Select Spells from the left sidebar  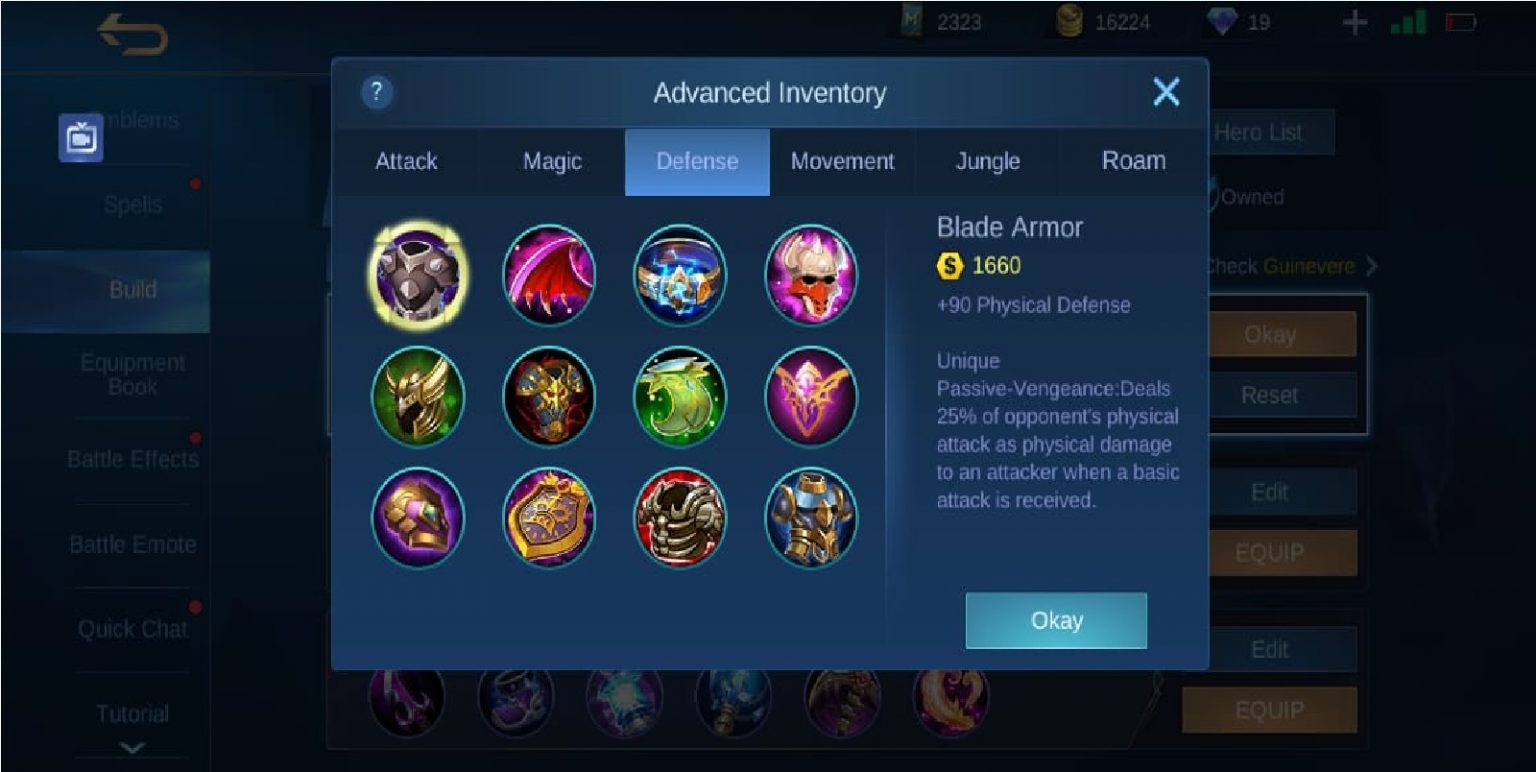133,204
